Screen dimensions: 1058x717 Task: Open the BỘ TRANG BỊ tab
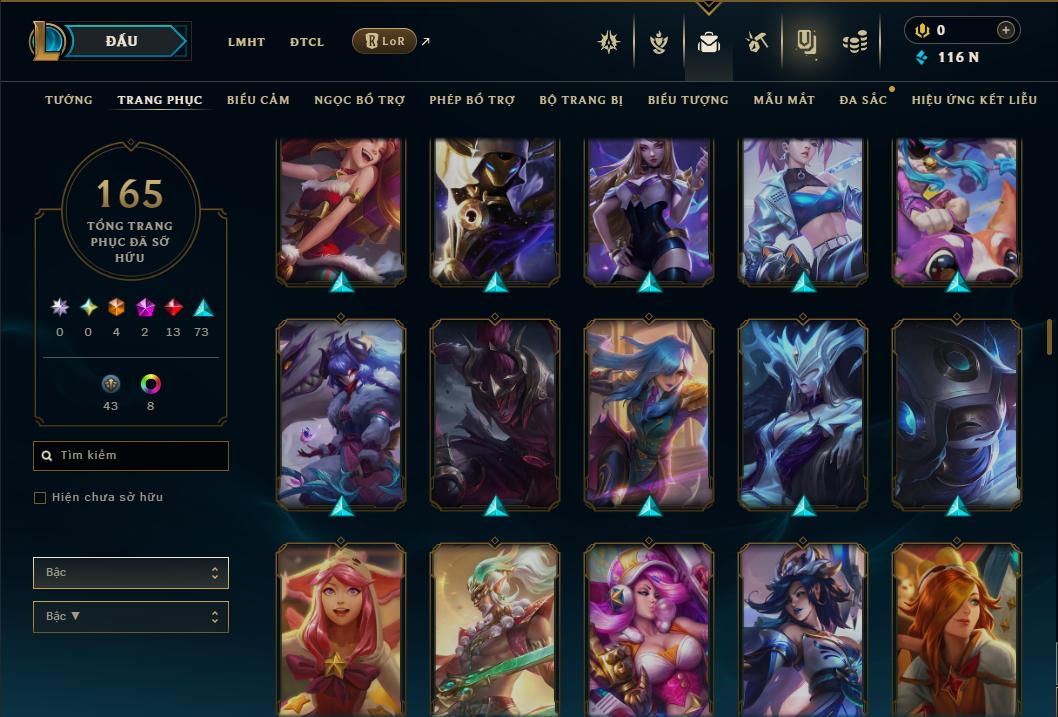(x=581, y=100)
